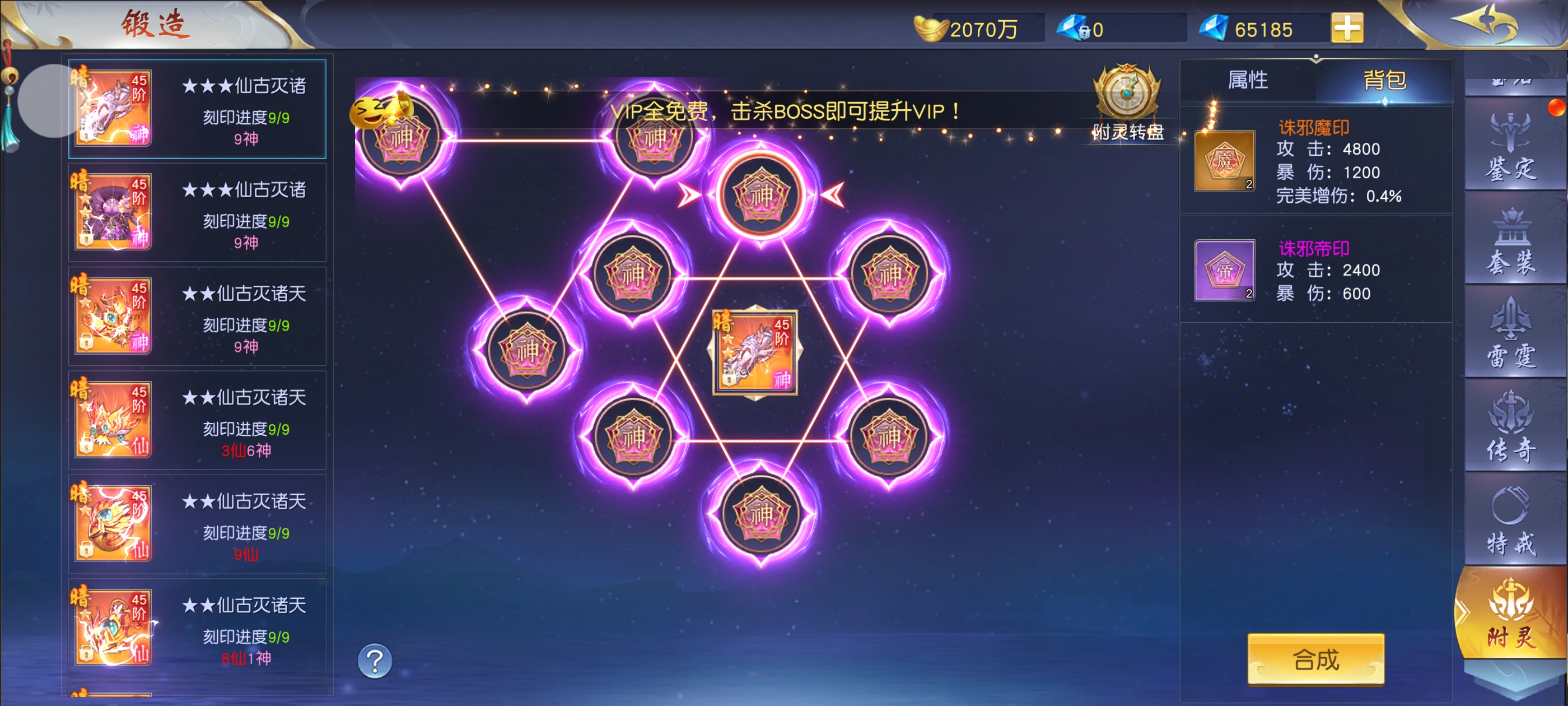Select the highlighted top rune slot with arrows
The image size is (1568, 706).
click(x=760, y=195)
